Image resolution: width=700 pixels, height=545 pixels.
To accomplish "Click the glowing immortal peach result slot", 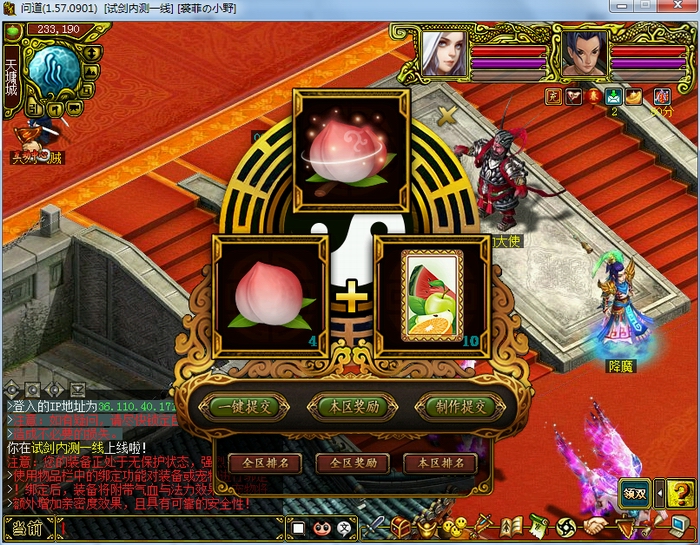I will (351, 150).
